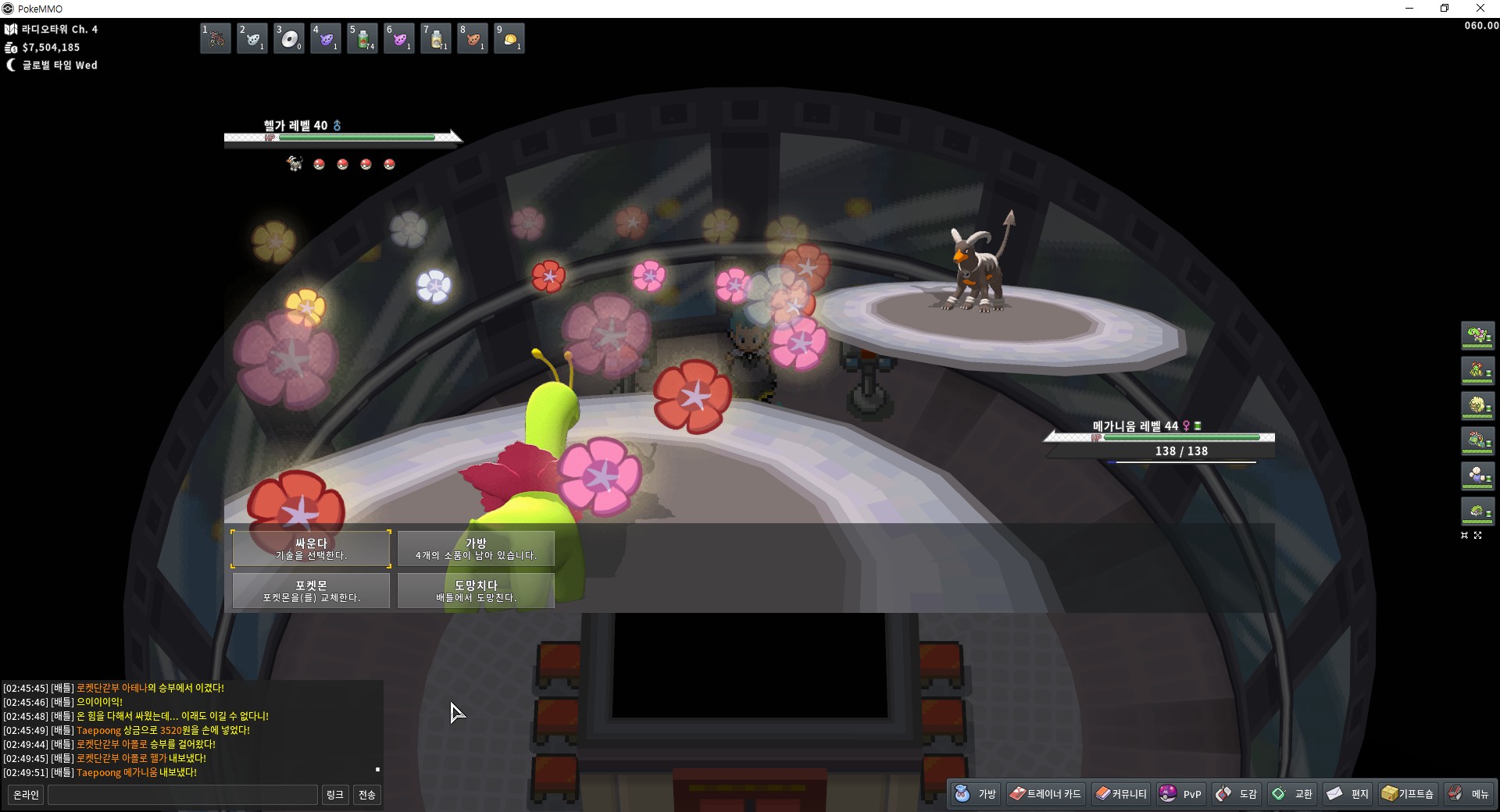This screenshot has height=812, width=1500.
Task: Choose the 싸운다 (Fight) battle option
Action: click(x=311, y=548)
